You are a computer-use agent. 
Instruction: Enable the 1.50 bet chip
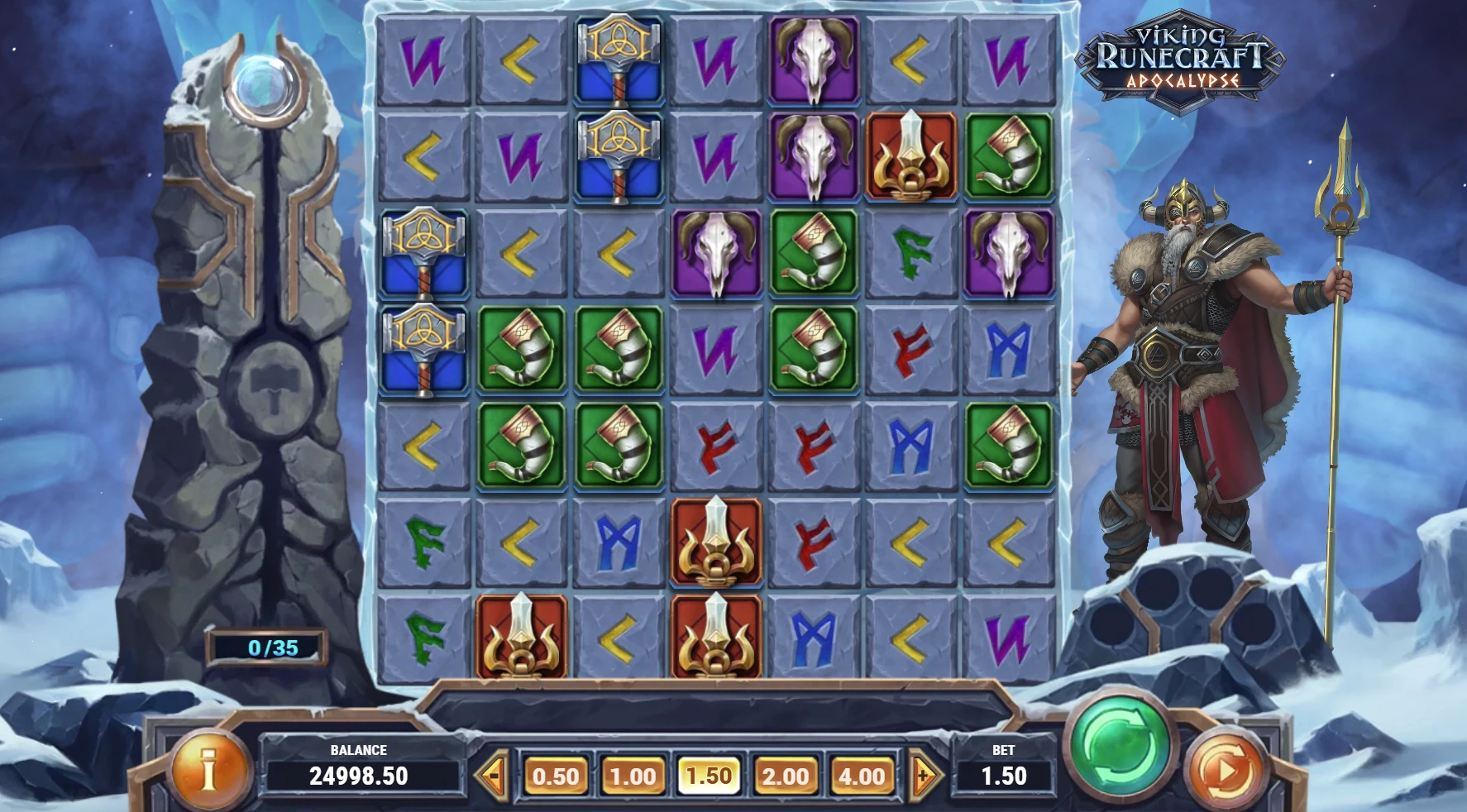click(707, 776)
